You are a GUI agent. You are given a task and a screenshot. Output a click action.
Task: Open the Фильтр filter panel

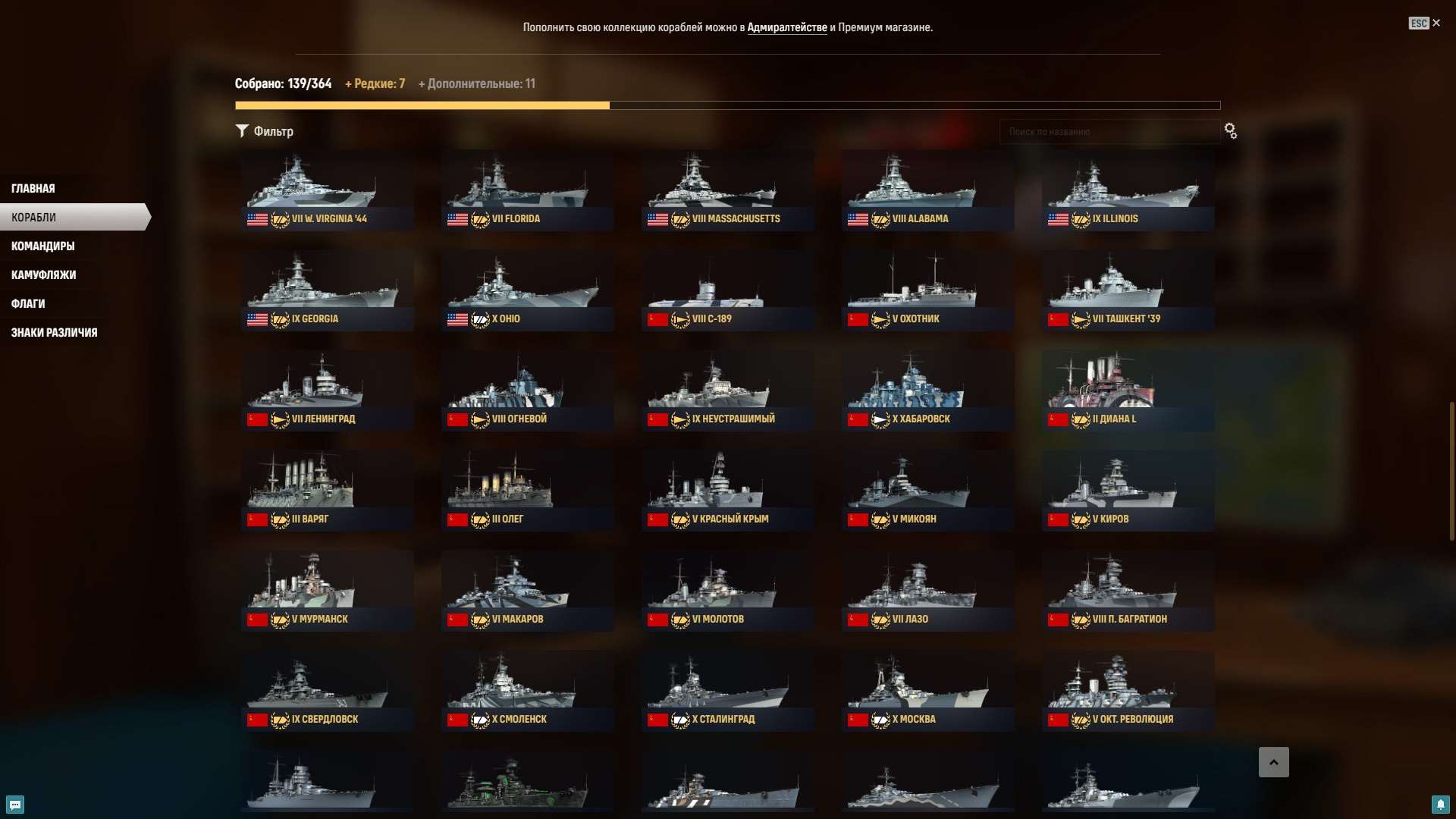pyautogui.click(x=265, y=130)
